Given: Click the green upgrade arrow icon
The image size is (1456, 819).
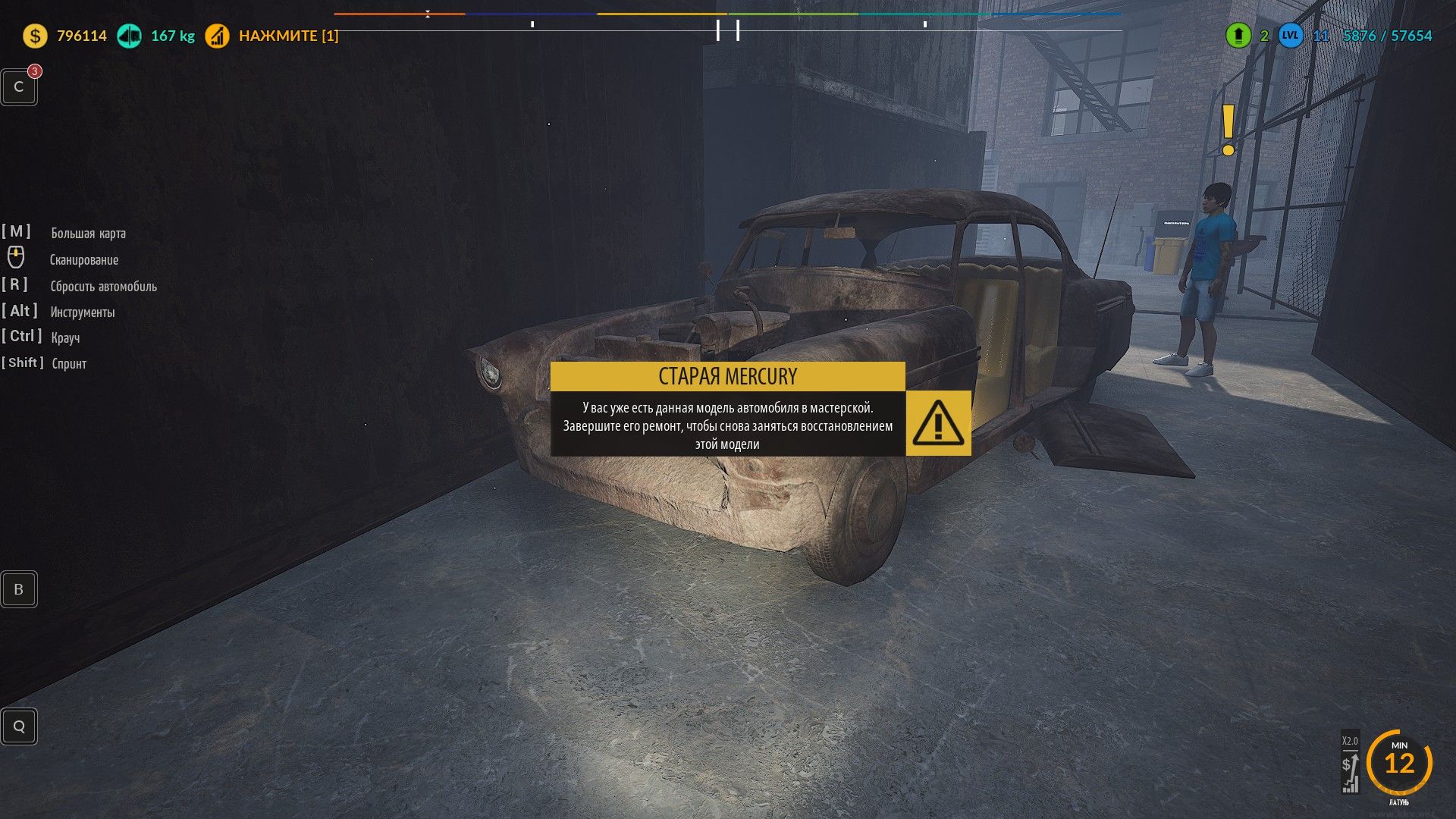Looking at the screenshot, I should coord(1238,36).
